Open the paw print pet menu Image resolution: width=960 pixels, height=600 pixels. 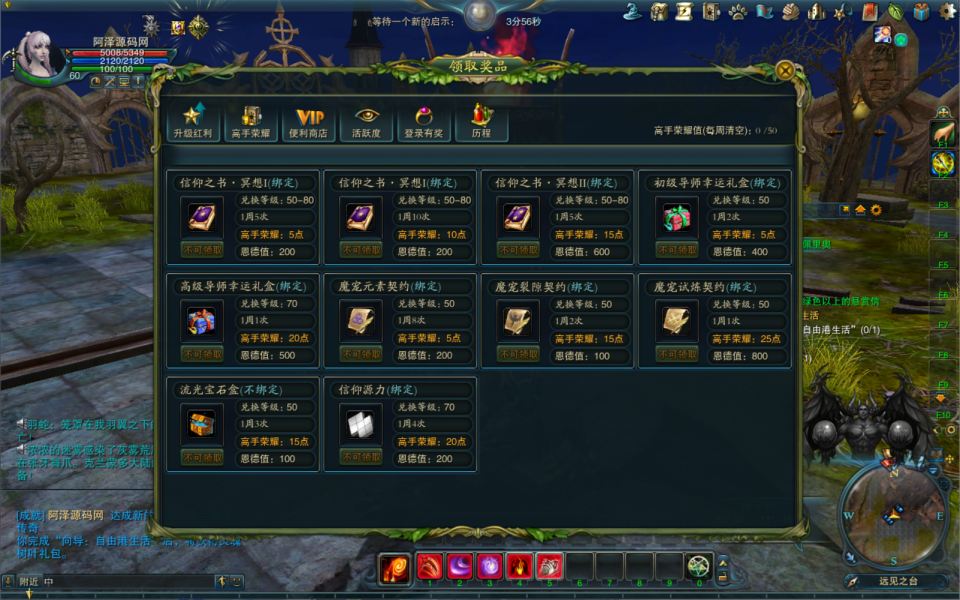click(738, 12)
